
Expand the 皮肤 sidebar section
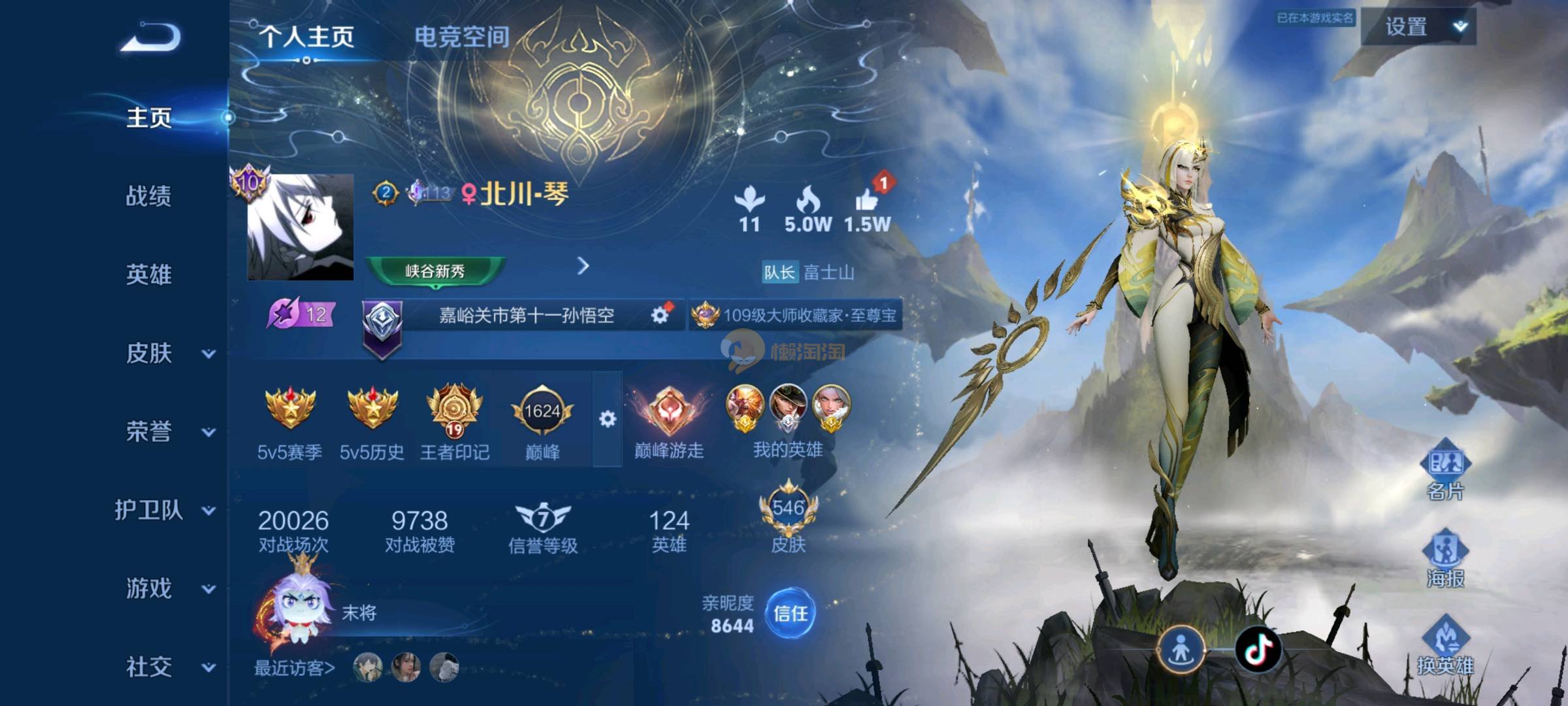(167, 354)
